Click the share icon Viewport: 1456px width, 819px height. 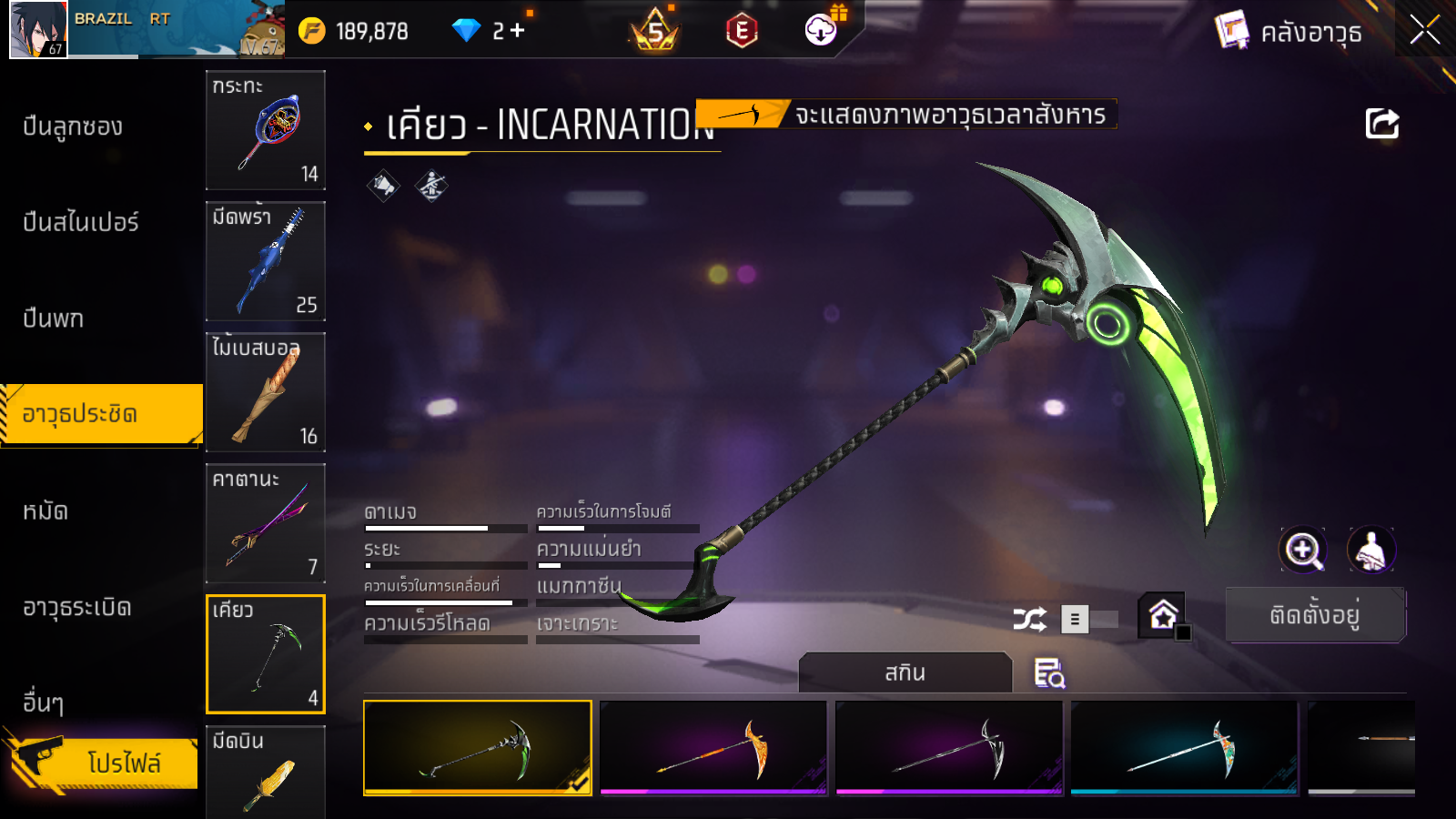point(1381,124)
